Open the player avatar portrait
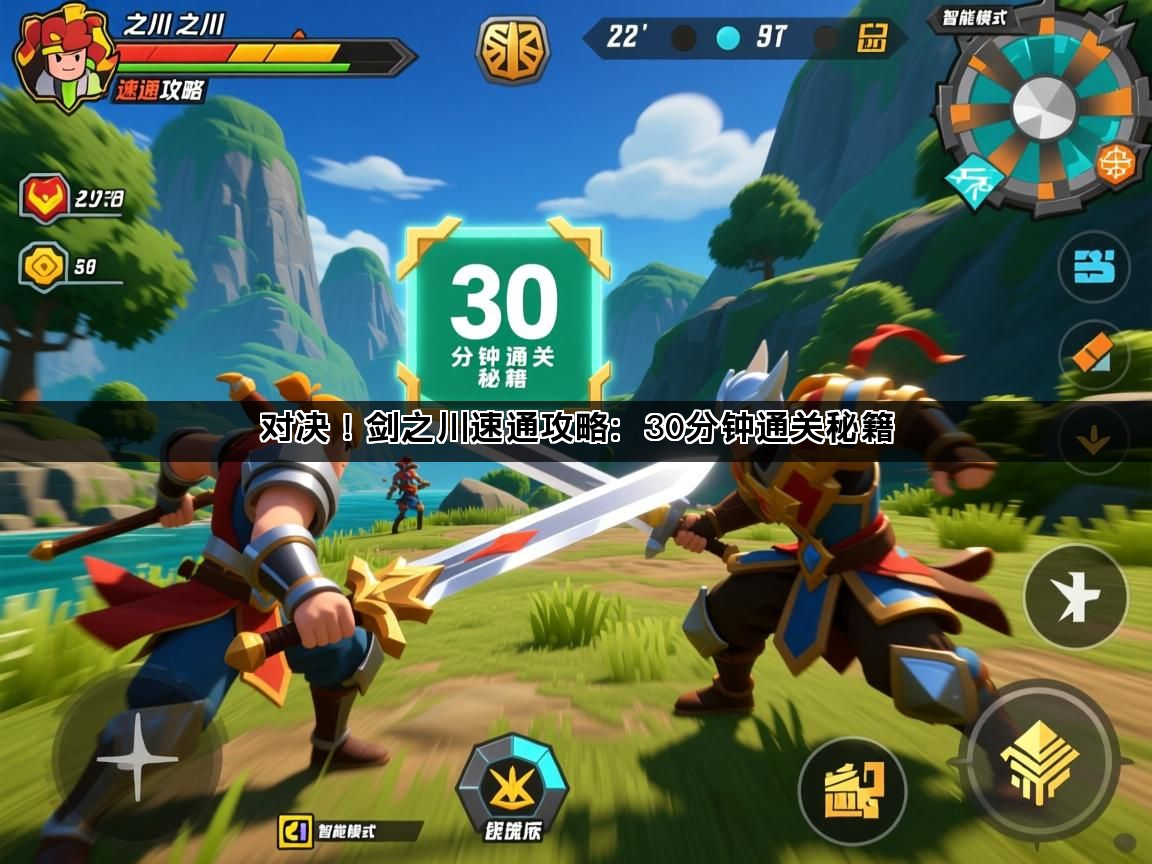This screenshot has height=864, width=1152. click(60, 57)
